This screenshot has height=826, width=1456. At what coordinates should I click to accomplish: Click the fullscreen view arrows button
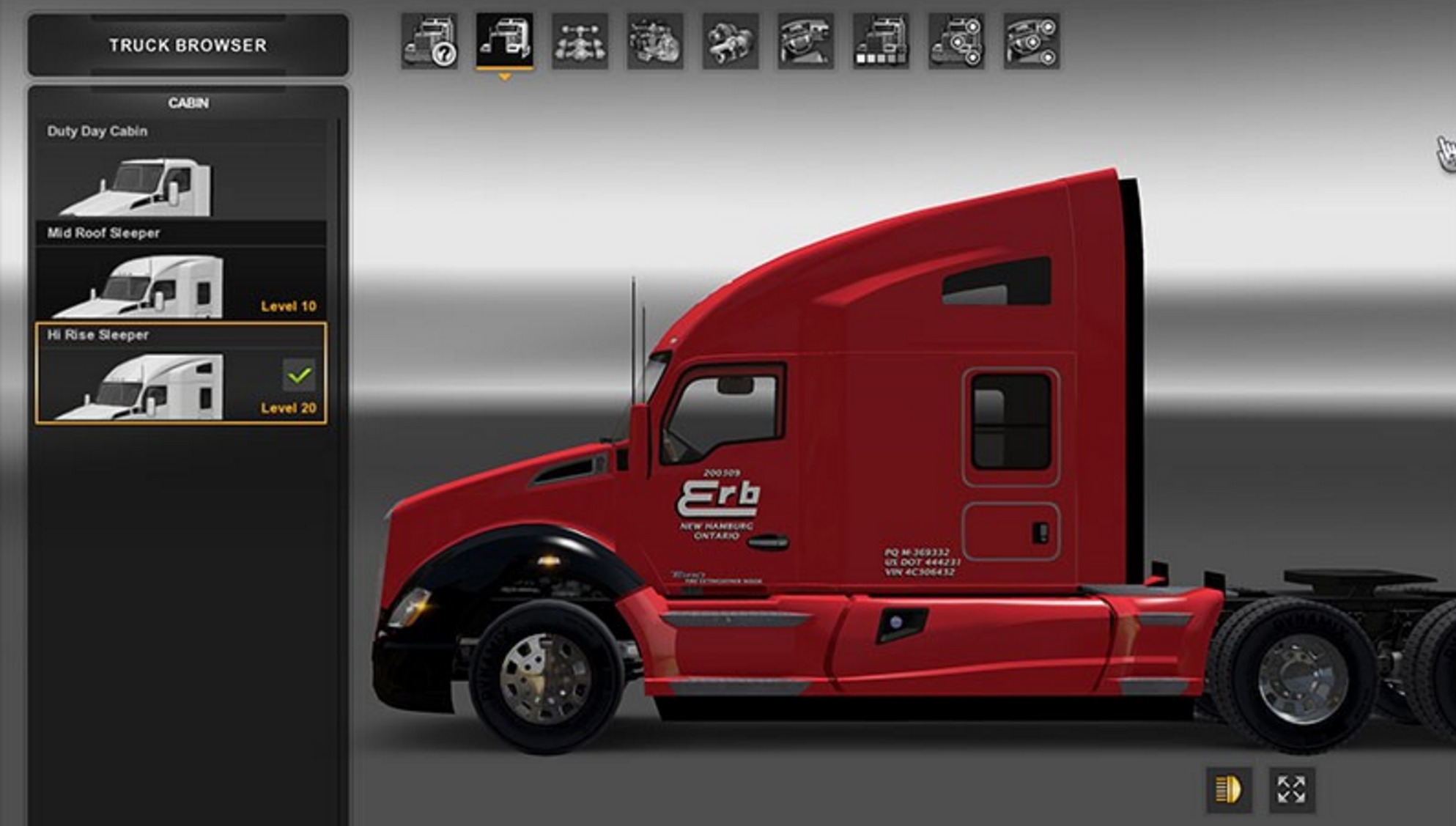(1291, 790)
